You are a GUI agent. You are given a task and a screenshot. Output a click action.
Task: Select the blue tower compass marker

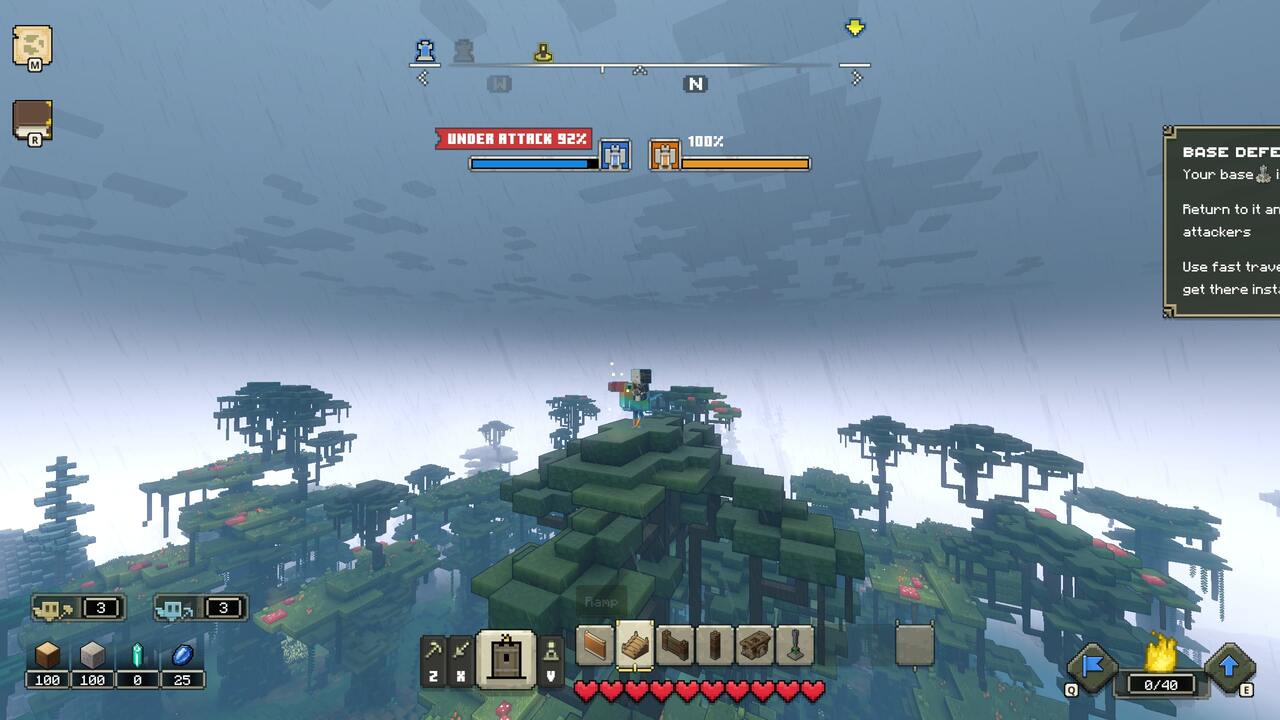(425, 50)
